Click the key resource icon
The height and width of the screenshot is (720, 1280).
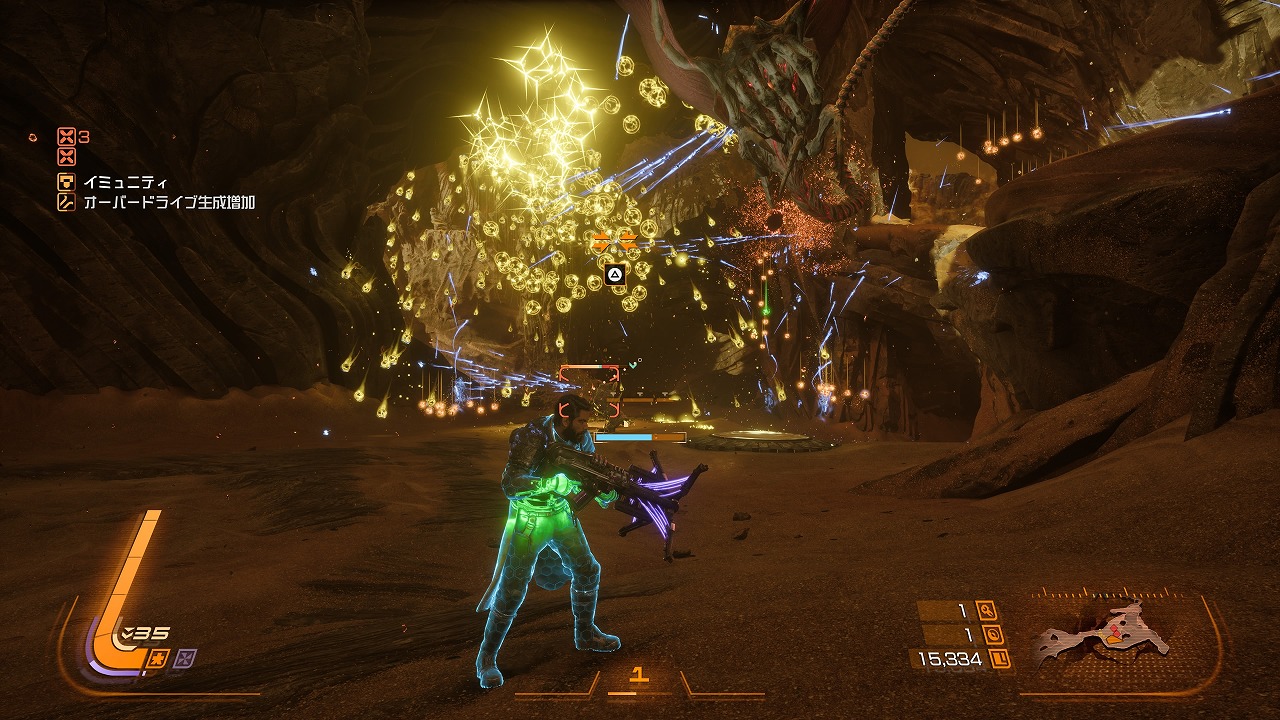coord(988,611)
